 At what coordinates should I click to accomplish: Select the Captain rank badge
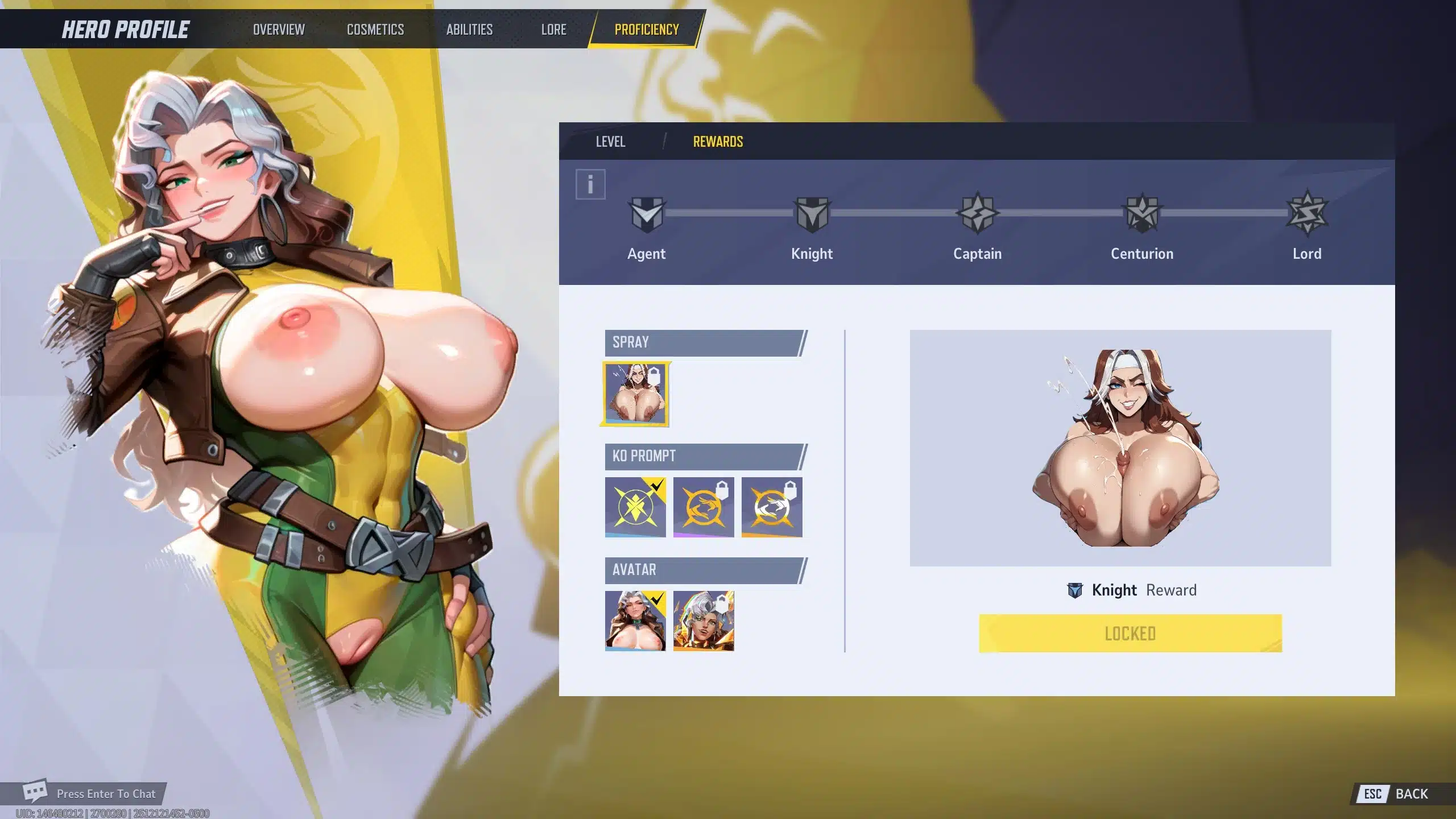coord(977,214)
